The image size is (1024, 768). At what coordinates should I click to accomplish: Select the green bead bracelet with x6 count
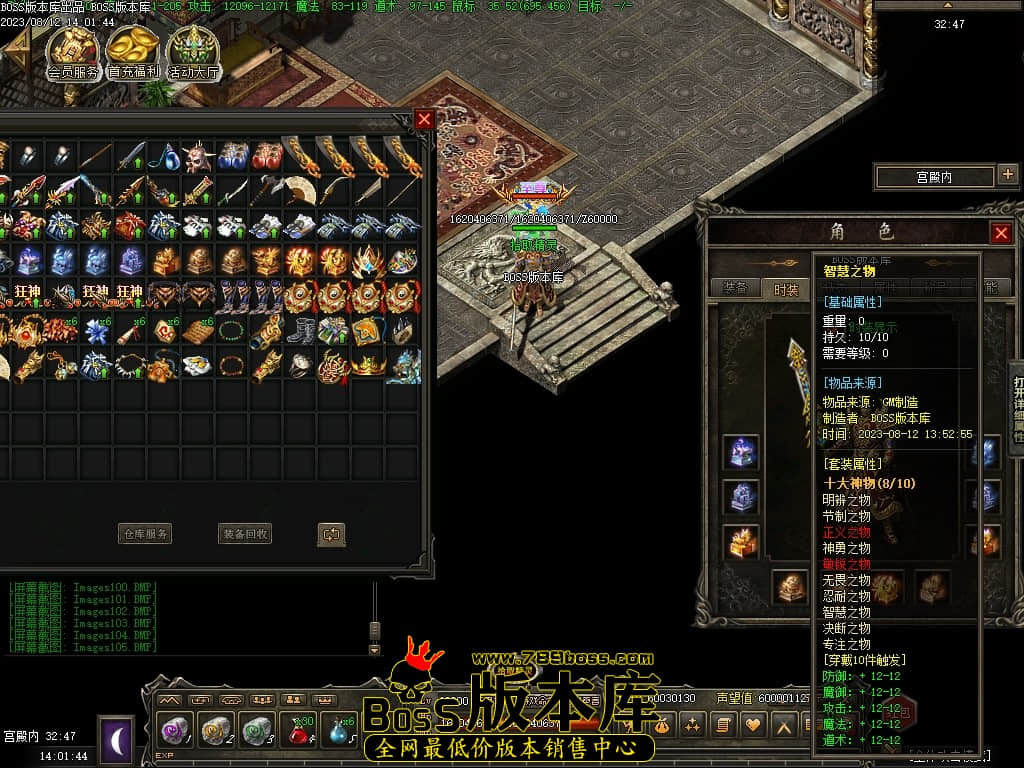(x=233, y=330)
